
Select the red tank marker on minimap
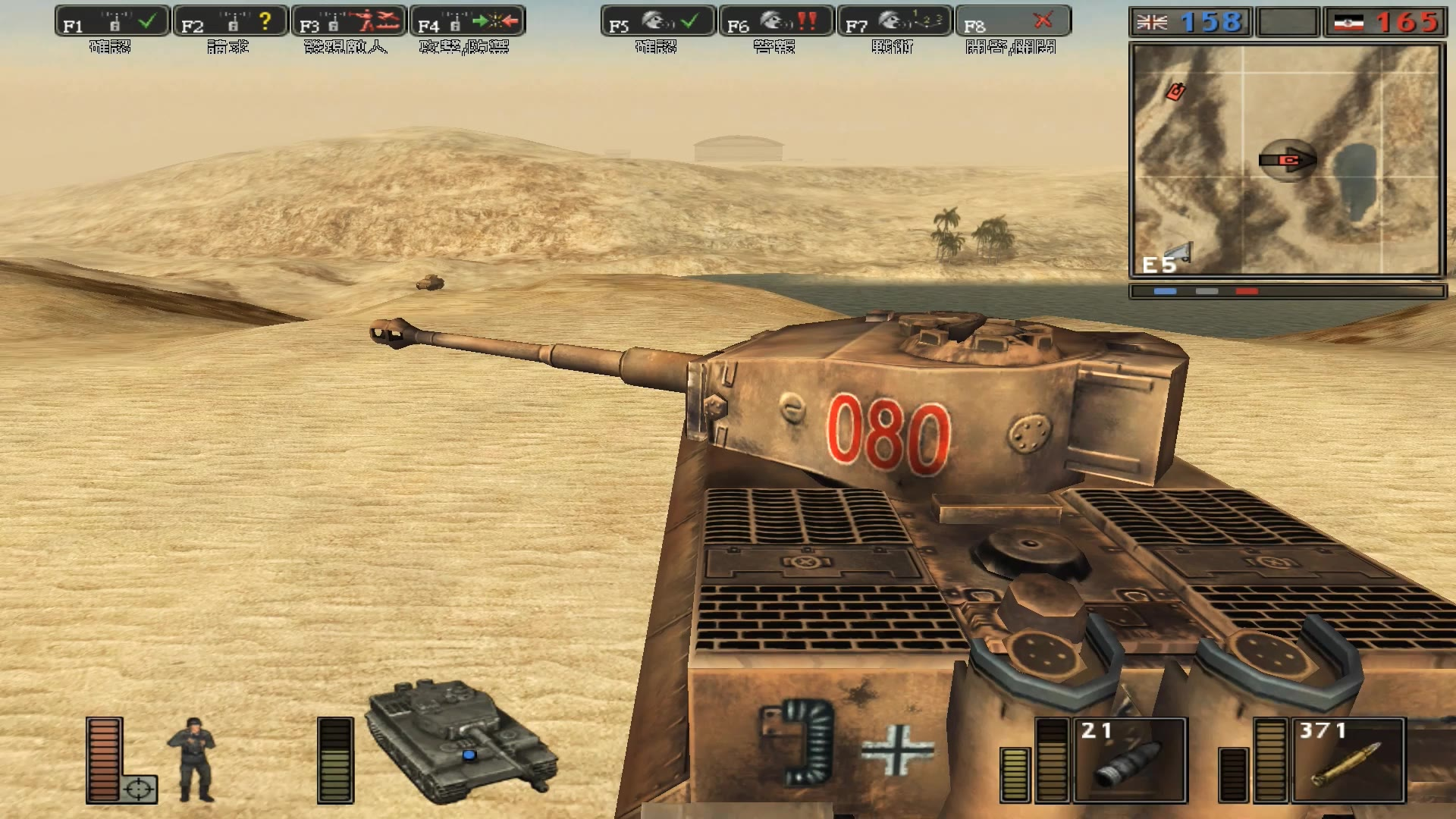1175,92
